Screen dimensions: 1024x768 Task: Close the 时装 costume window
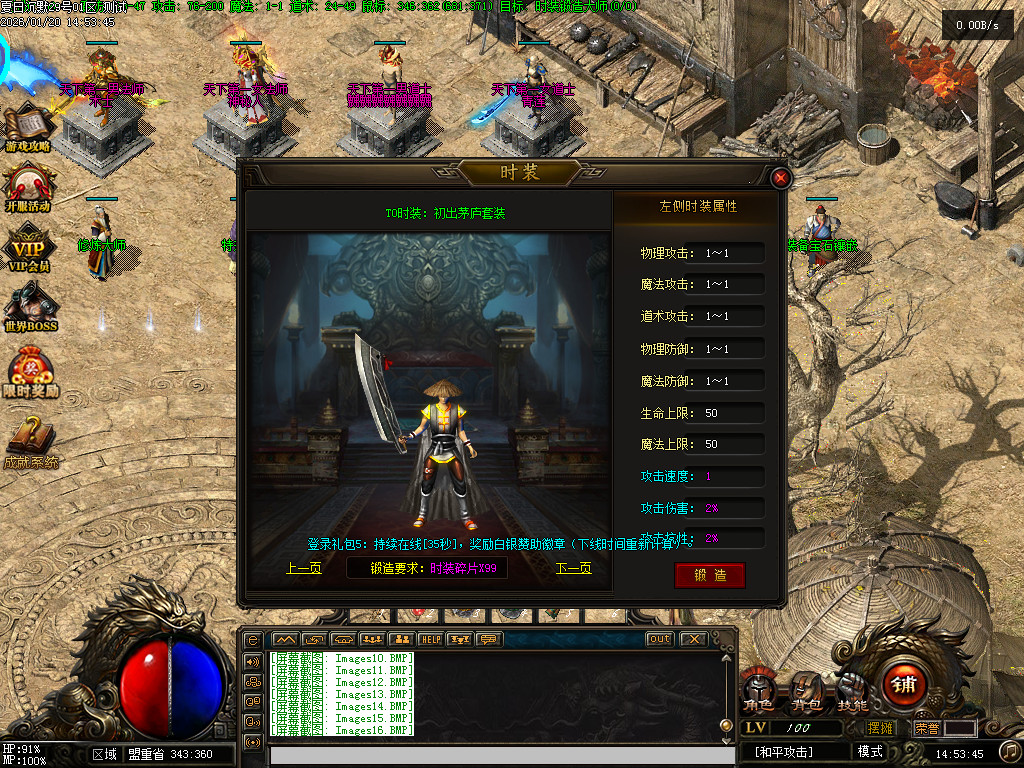(x=781, y=179)
